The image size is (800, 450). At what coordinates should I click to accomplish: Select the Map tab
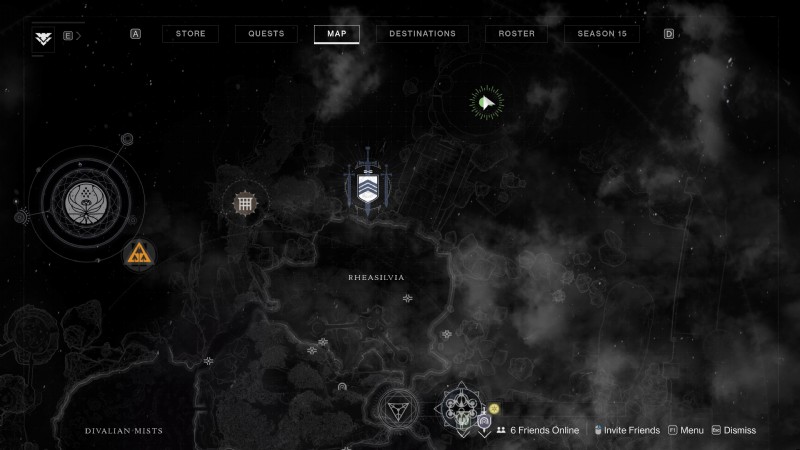[x=336, y=34]
